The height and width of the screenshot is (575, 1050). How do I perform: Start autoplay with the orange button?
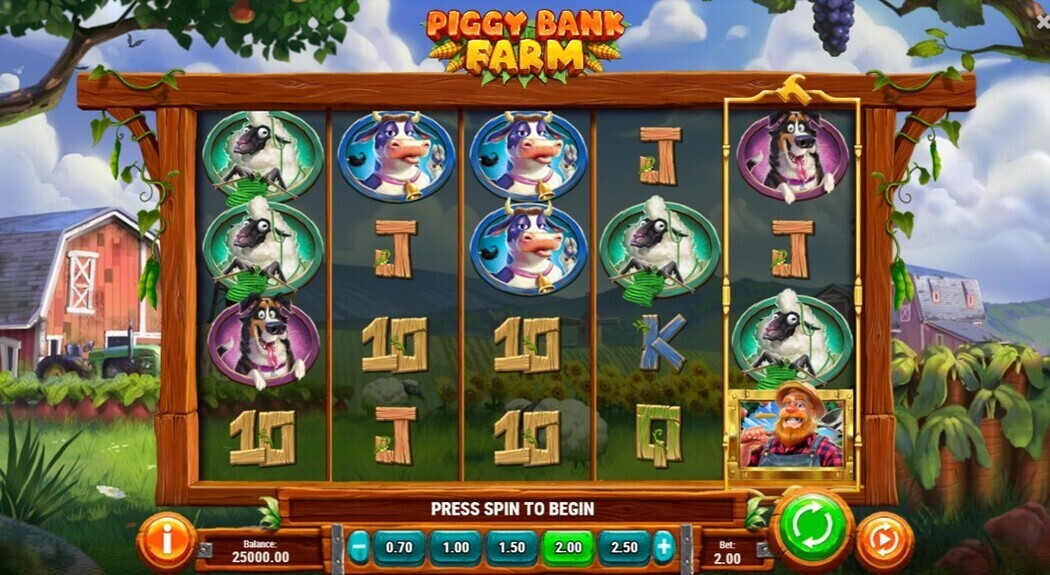884,541
